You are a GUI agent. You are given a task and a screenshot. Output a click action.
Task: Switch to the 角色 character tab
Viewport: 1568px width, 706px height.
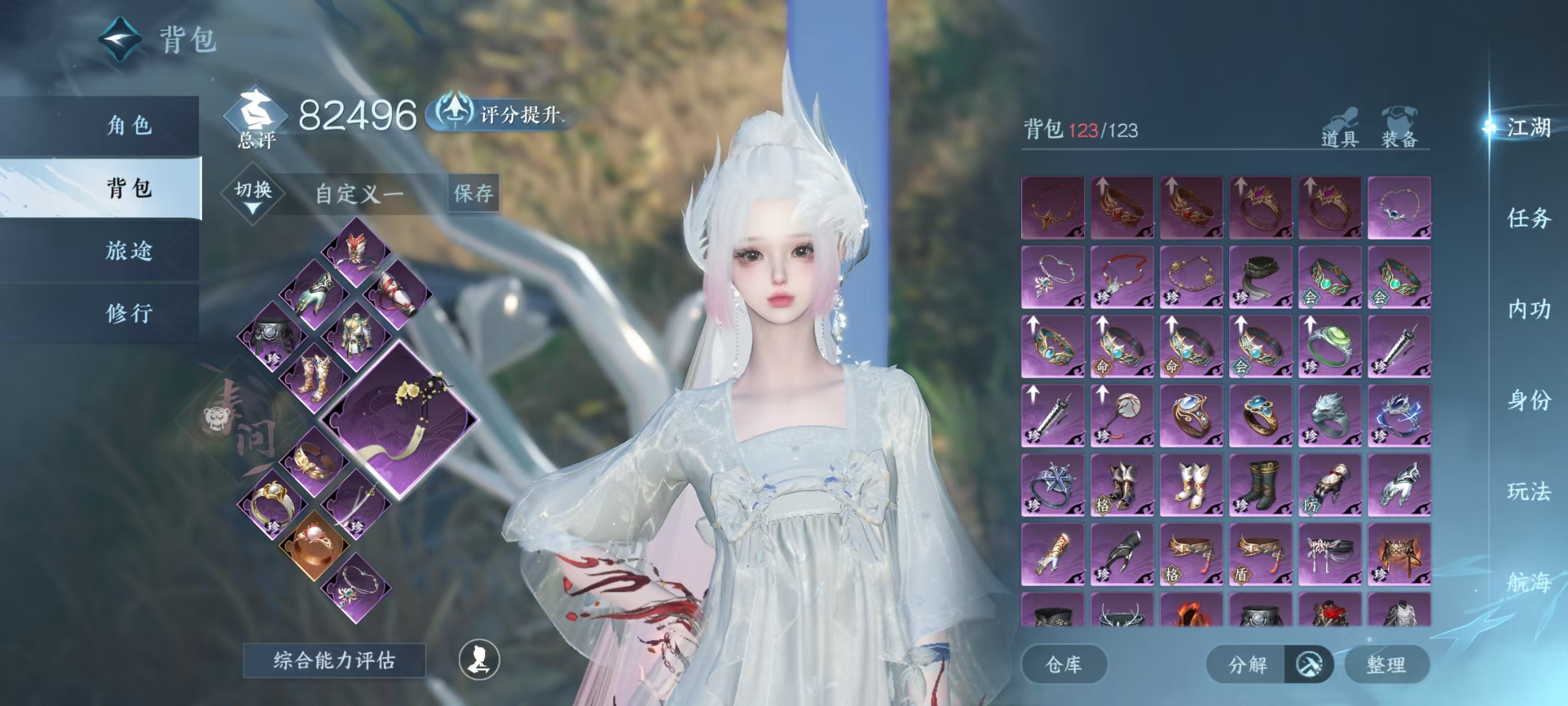coord(128,126)
